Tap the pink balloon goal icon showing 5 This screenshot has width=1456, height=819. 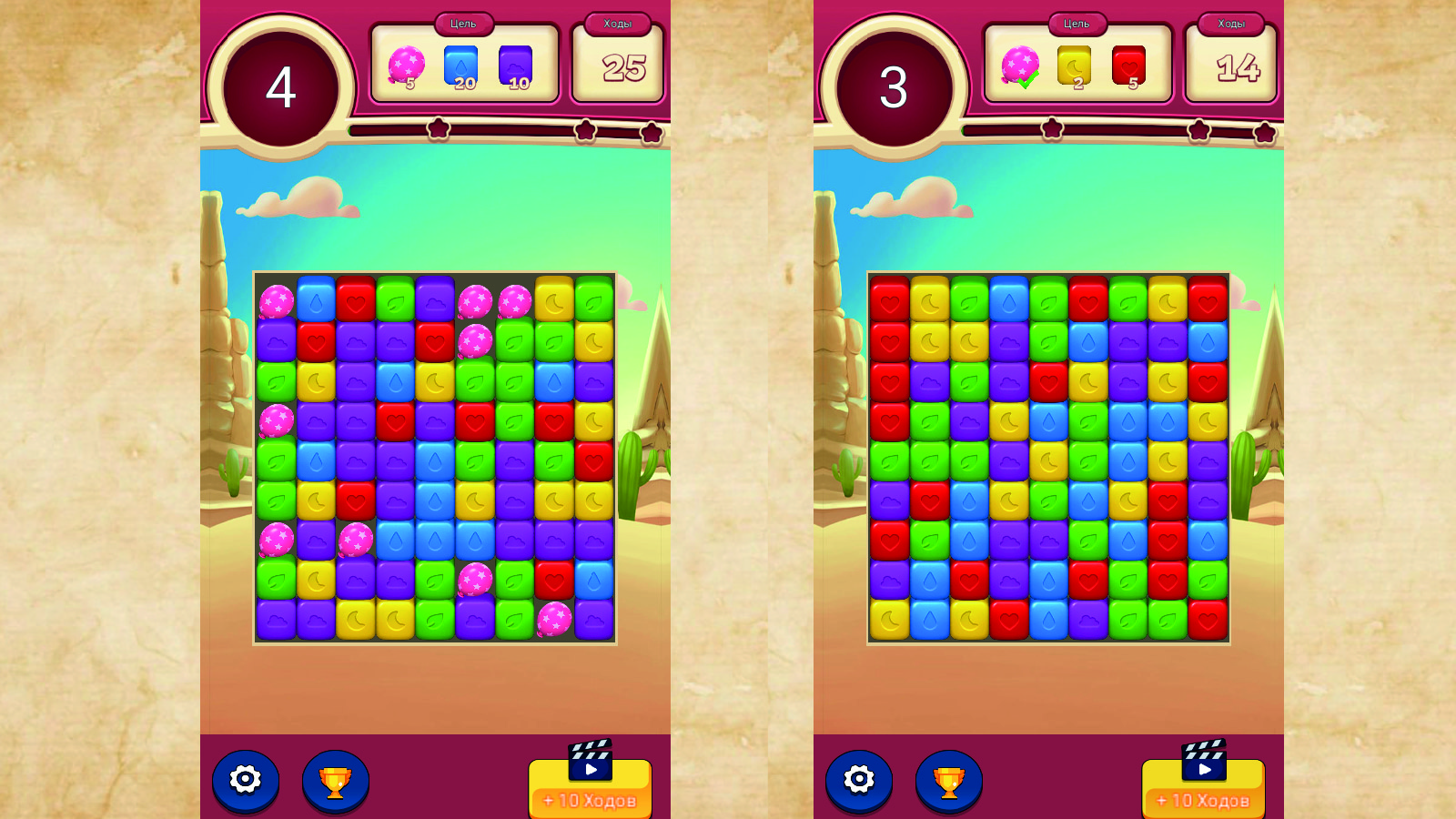pyautogui.click(x=408, y=64)
